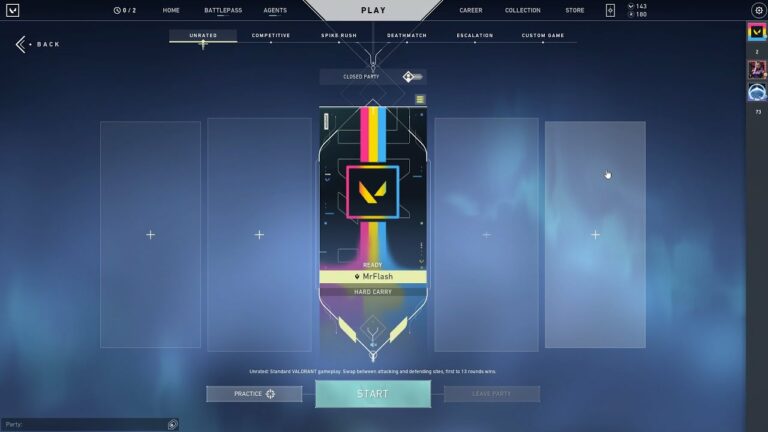This screenshot has height=432, width=768.
Task: Switch to the Spike Rush tab
Action: (x=338, y=35)
